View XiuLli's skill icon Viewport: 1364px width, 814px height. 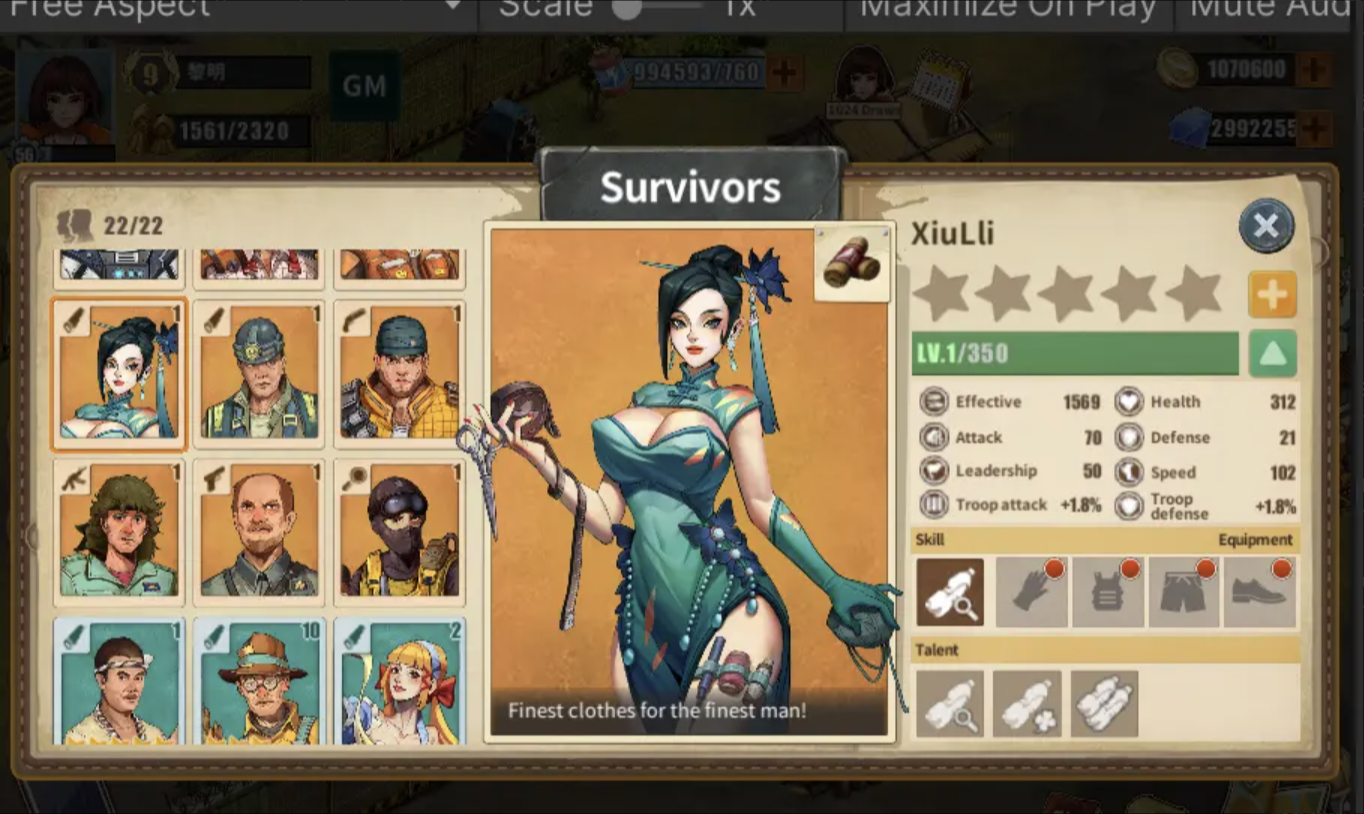(x=949, y=591)
